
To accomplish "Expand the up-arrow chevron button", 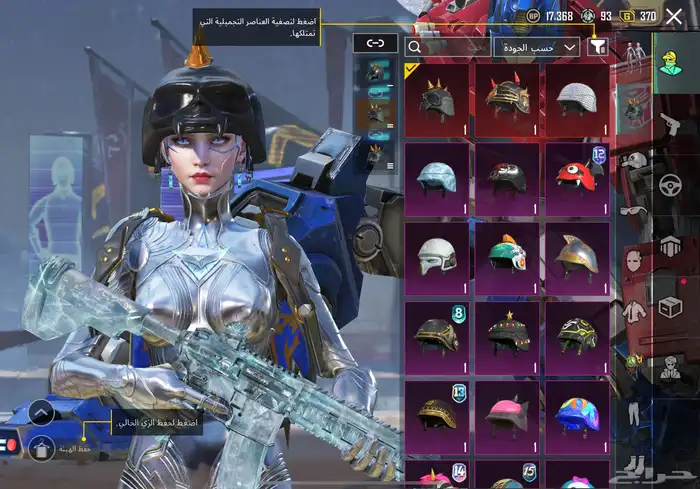I will (x=41, y=412).
